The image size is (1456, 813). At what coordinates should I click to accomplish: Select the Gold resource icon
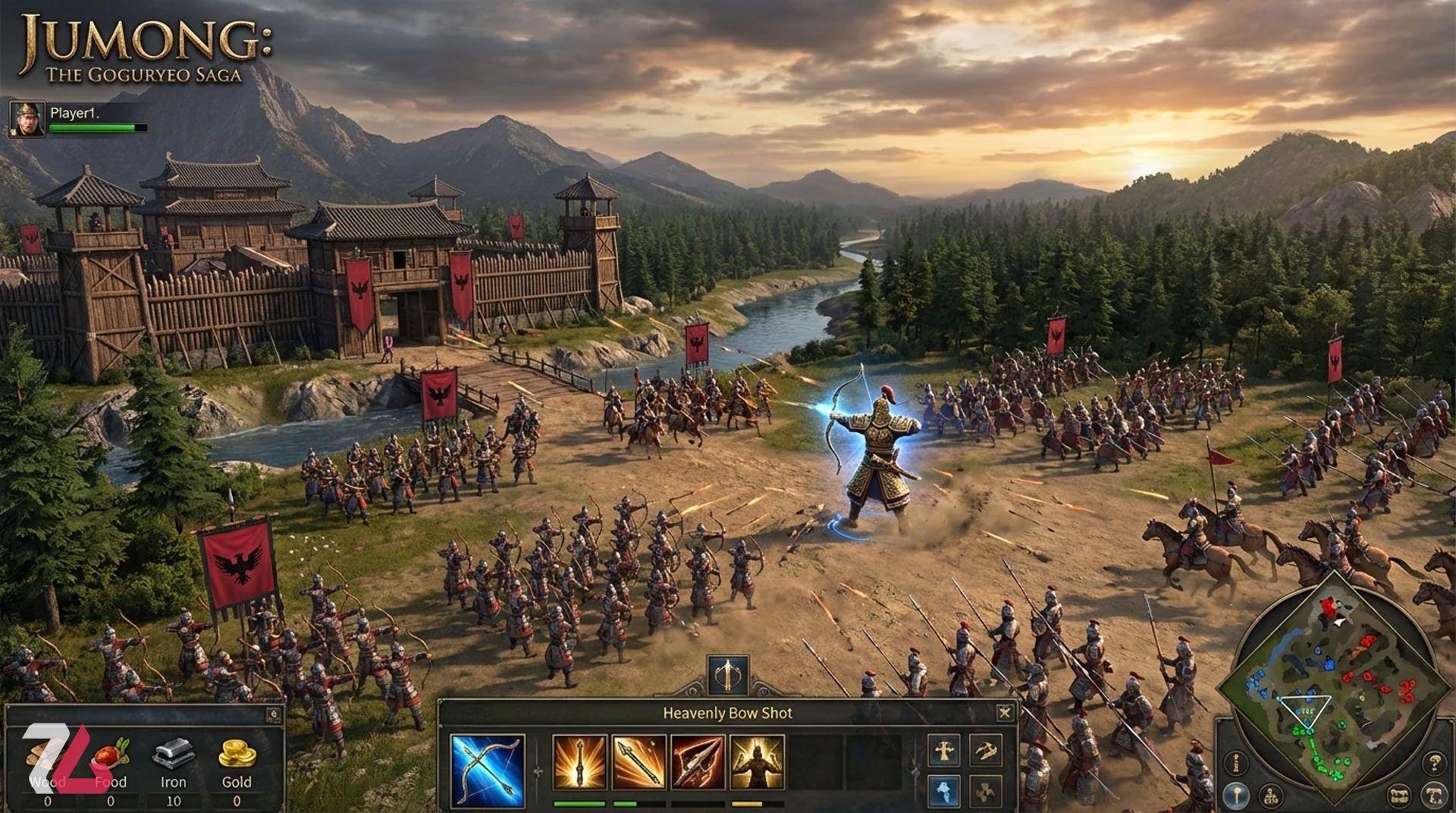237,754
